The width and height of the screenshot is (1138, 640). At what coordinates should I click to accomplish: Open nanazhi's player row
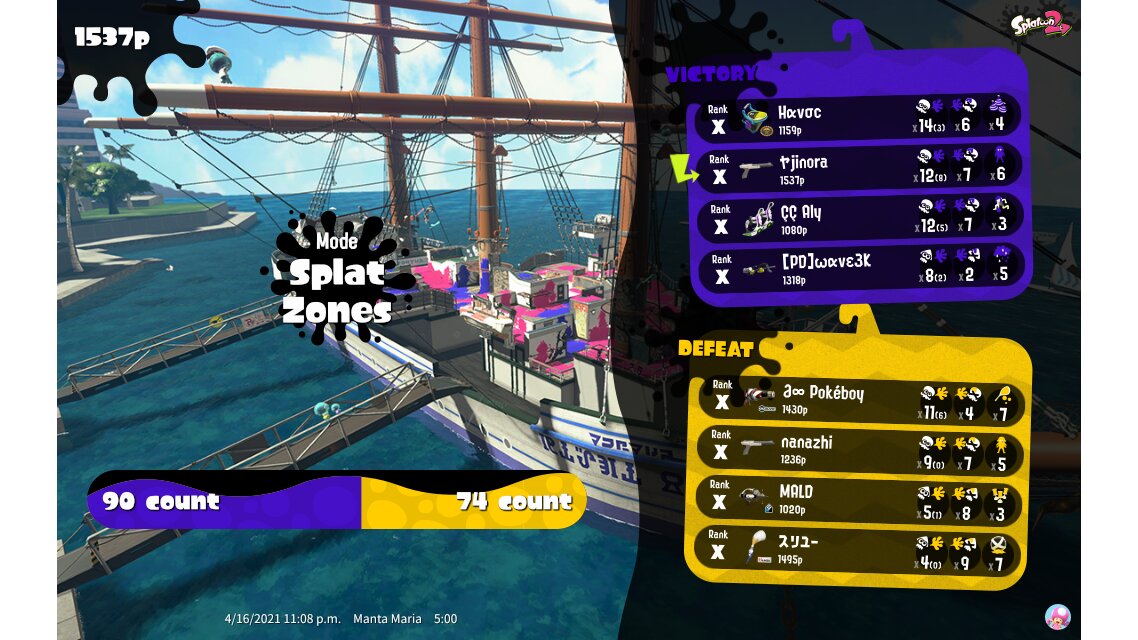coord(860,449)
